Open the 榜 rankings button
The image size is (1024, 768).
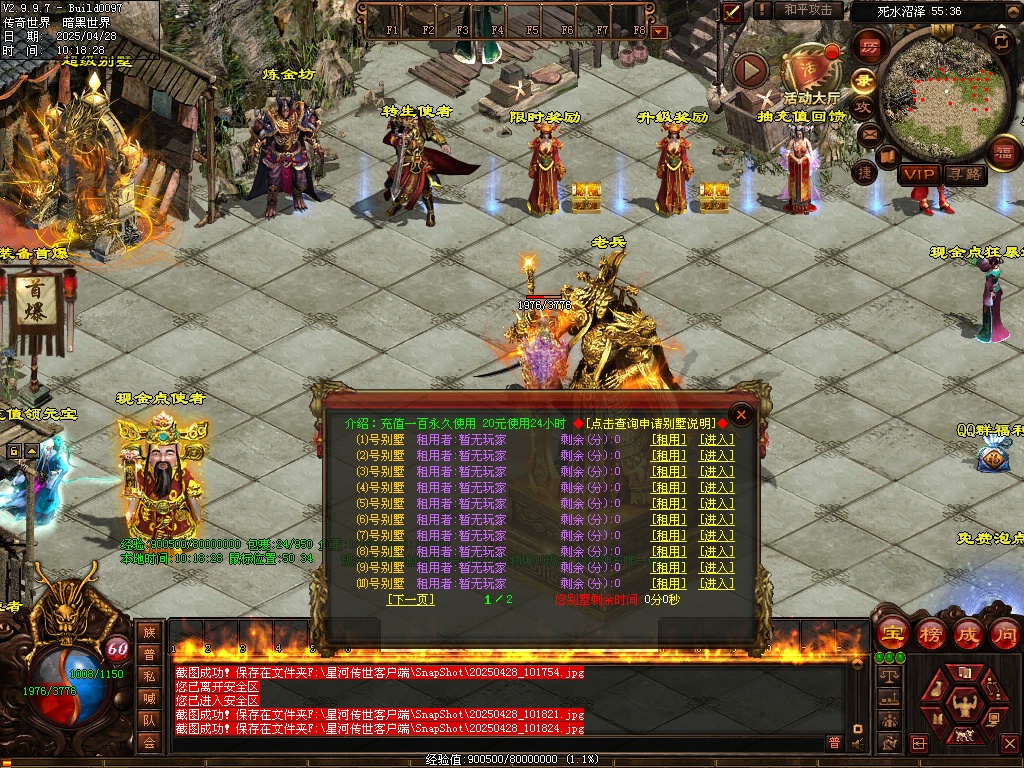(930, 634)
